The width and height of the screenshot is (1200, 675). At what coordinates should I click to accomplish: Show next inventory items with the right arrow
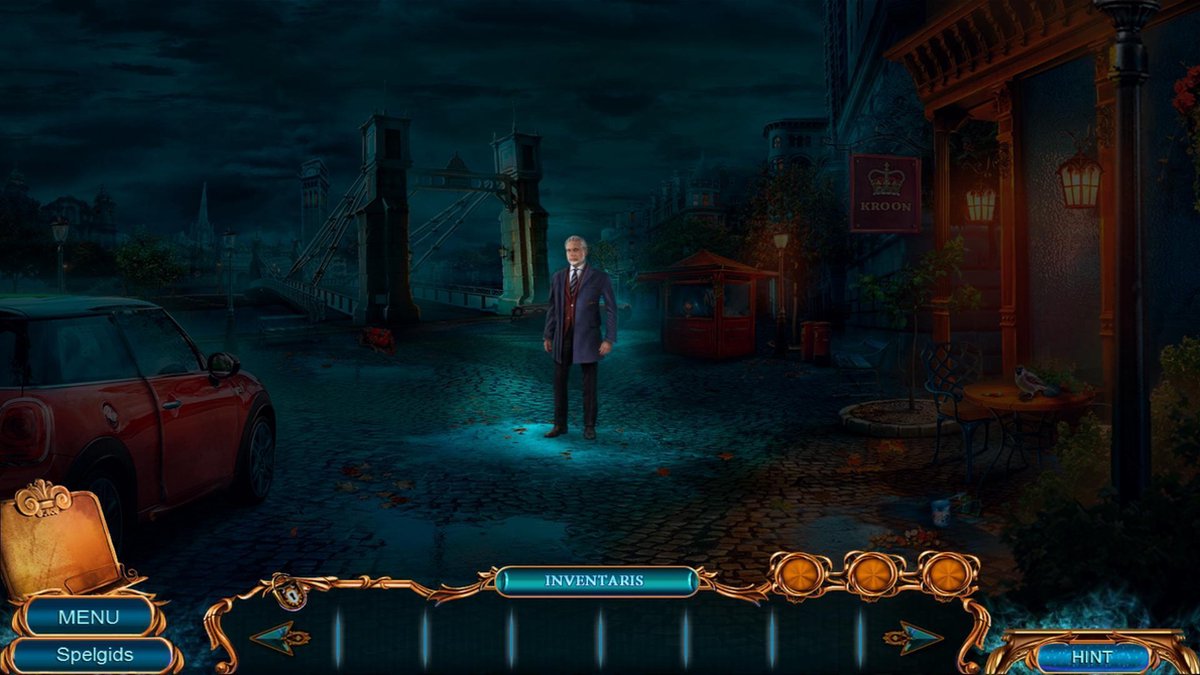[912, 637]
